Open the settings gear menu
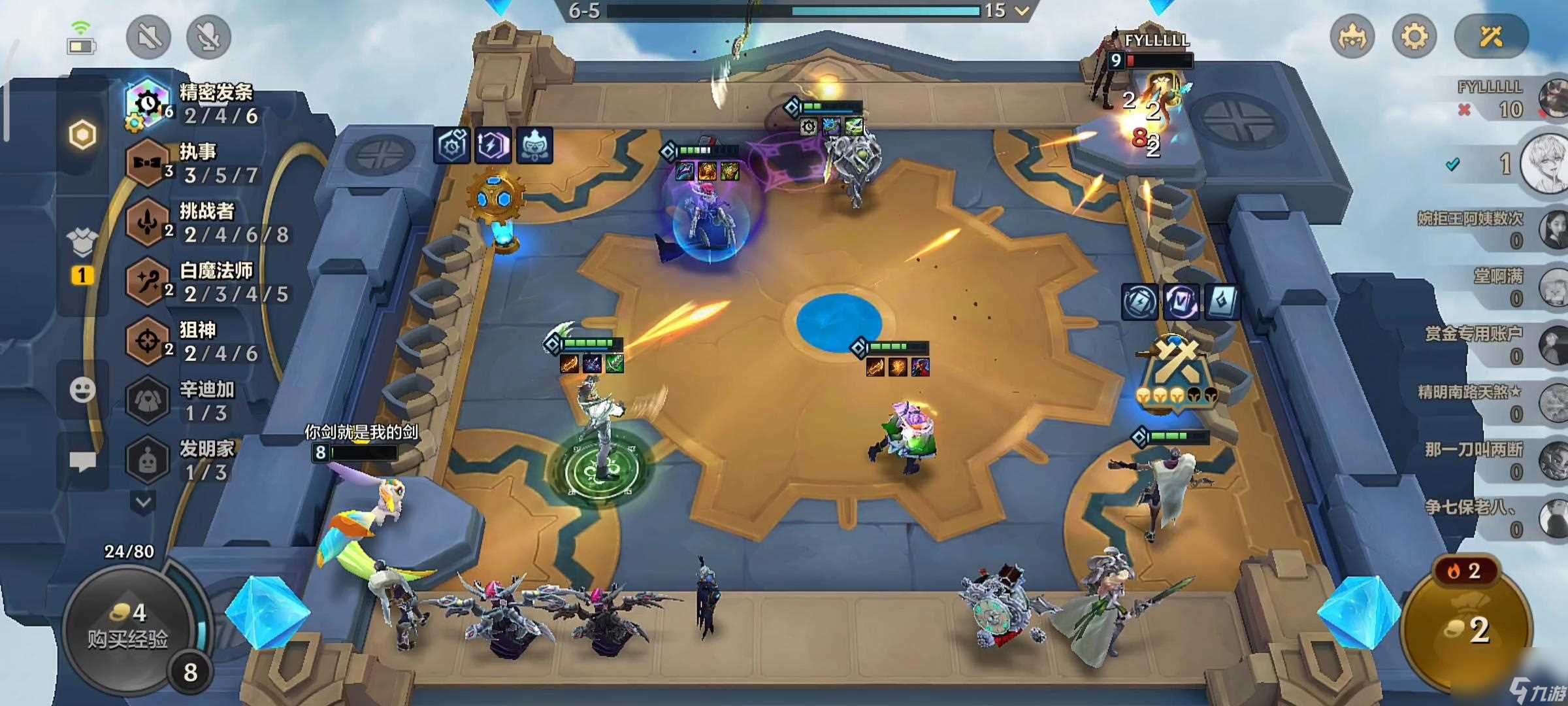 pyautogui.click(x=1414, y=37)
